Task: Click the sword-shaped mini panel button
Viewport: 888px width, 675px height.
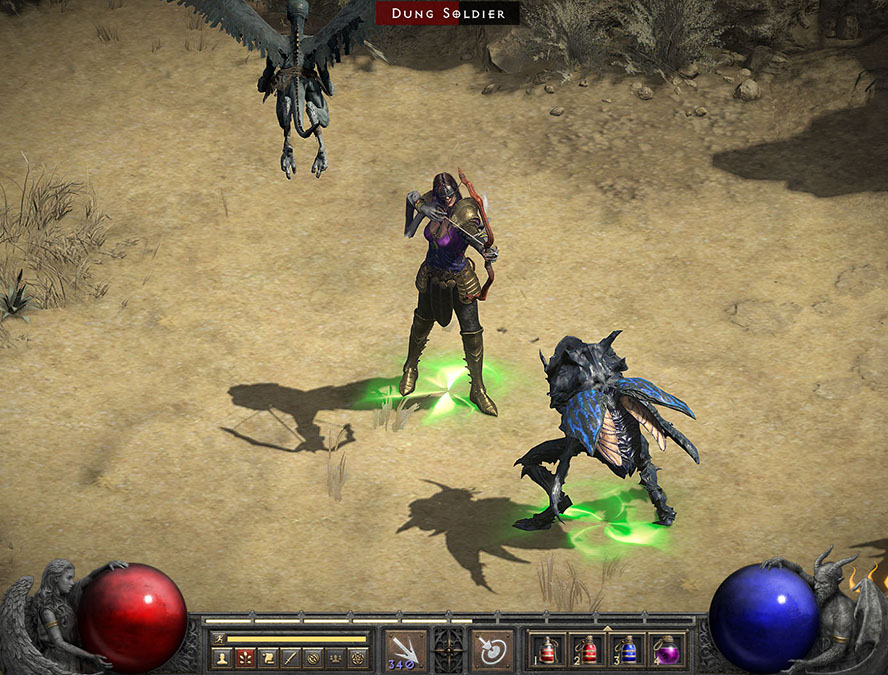Action: pyautogui.click(x=290, y=658)
